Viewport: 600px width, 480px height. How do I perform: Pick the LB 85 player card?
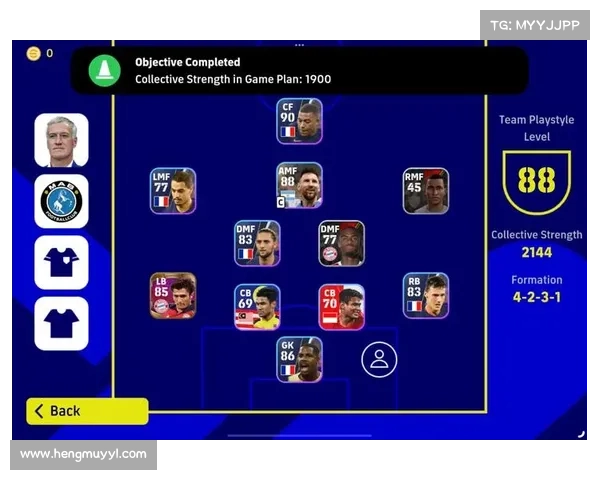(x=173, y=295)
